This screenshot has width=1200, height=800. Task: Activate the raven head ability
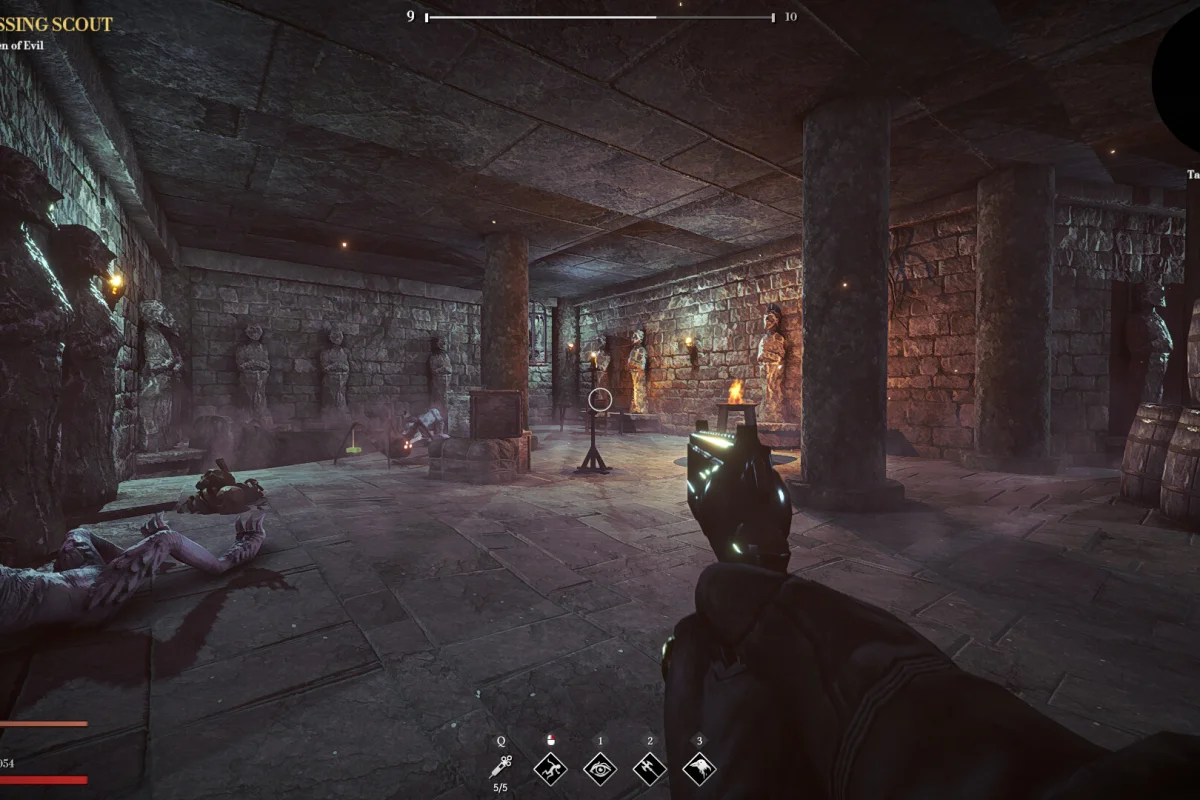(699, 768)
